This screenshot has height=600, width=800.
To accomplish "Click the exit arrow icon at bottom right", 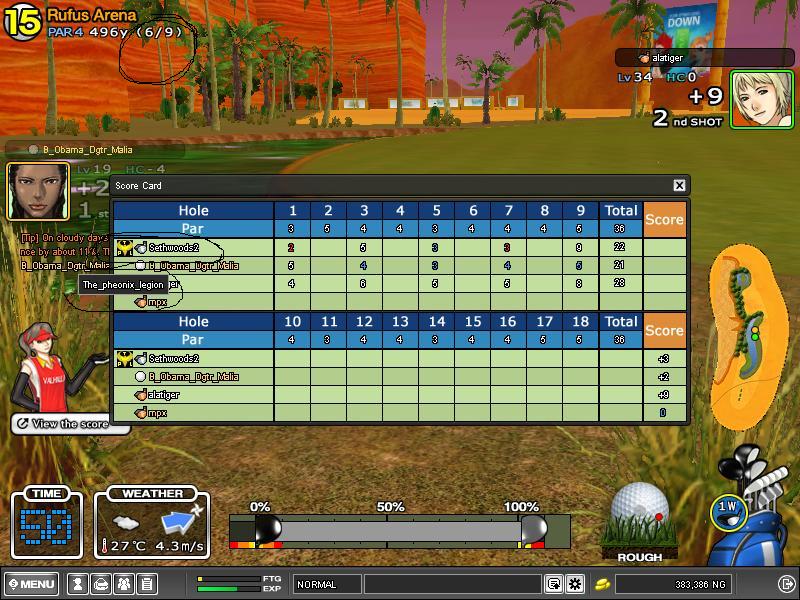I will pos(786,584).
